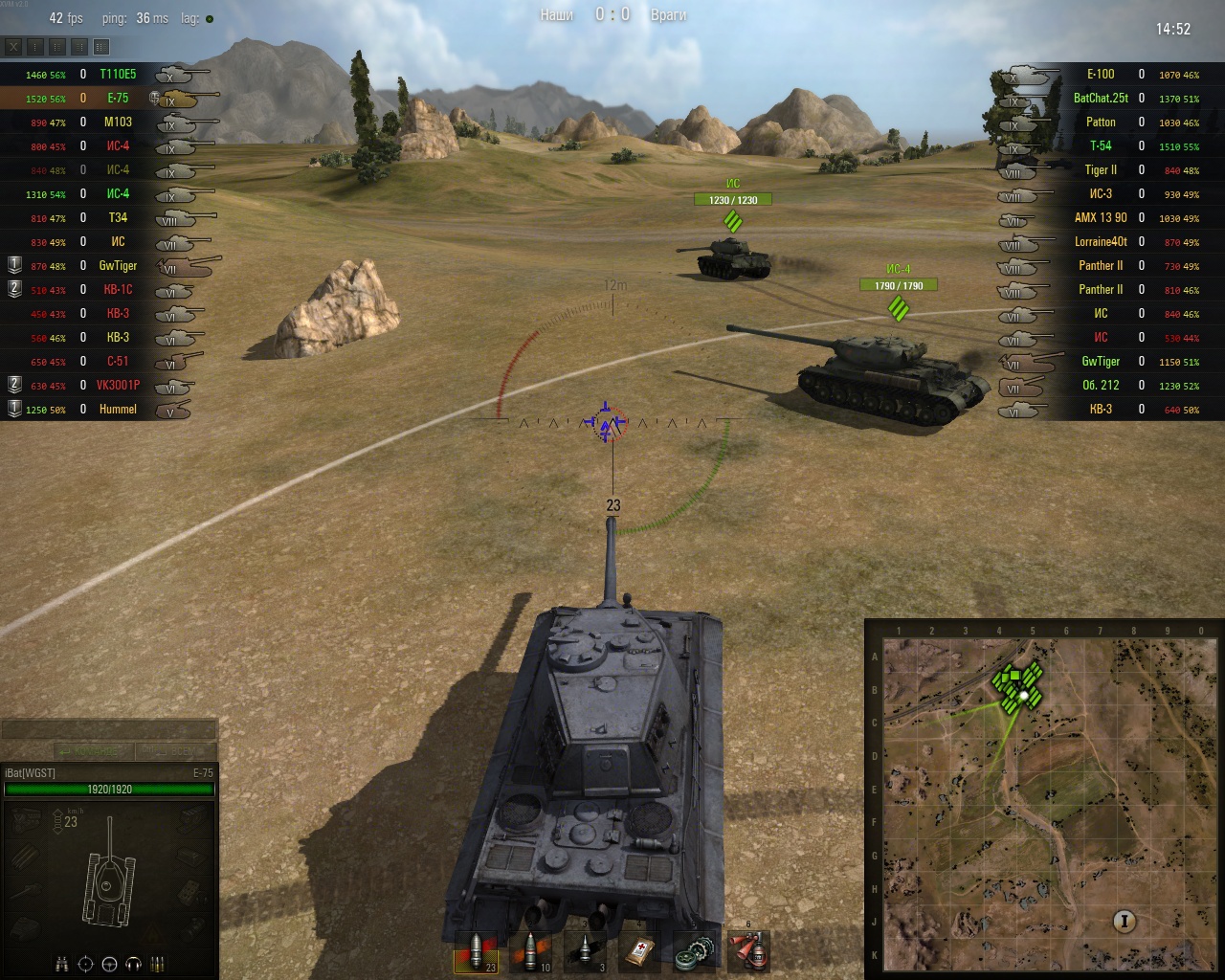Send chat message to all (Всем)
1225x980 pixels.
[x=175, y=751]
